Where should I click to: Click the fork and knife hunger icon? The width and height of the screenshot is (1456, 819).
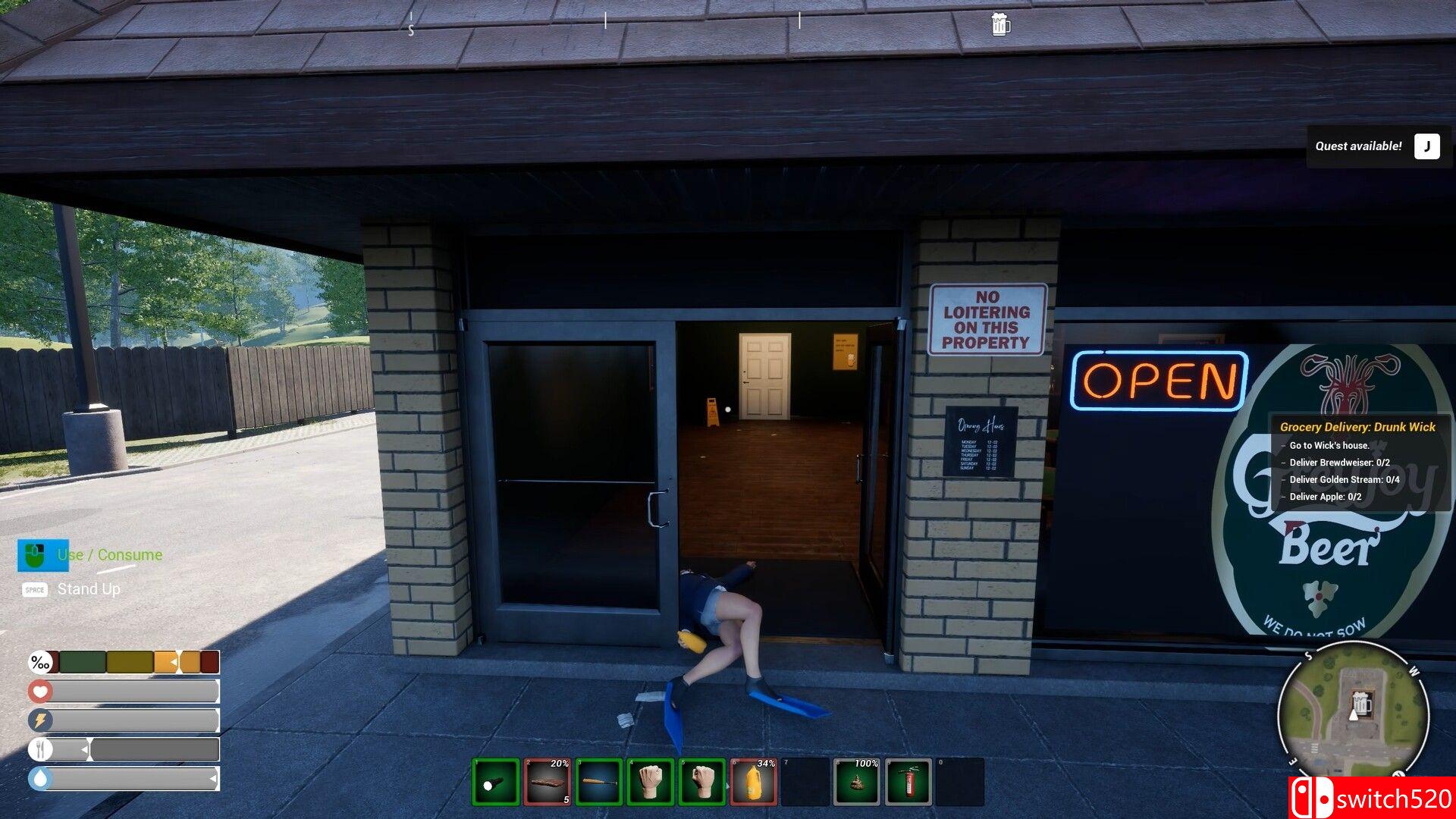[x=40, y=748]
